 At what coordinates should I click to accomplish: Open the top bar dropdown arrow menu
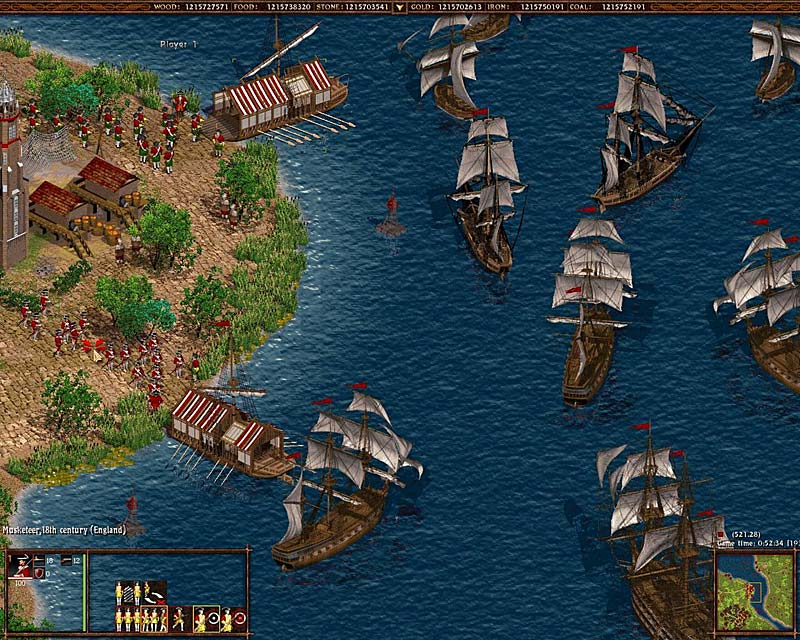tap(400, 6)
